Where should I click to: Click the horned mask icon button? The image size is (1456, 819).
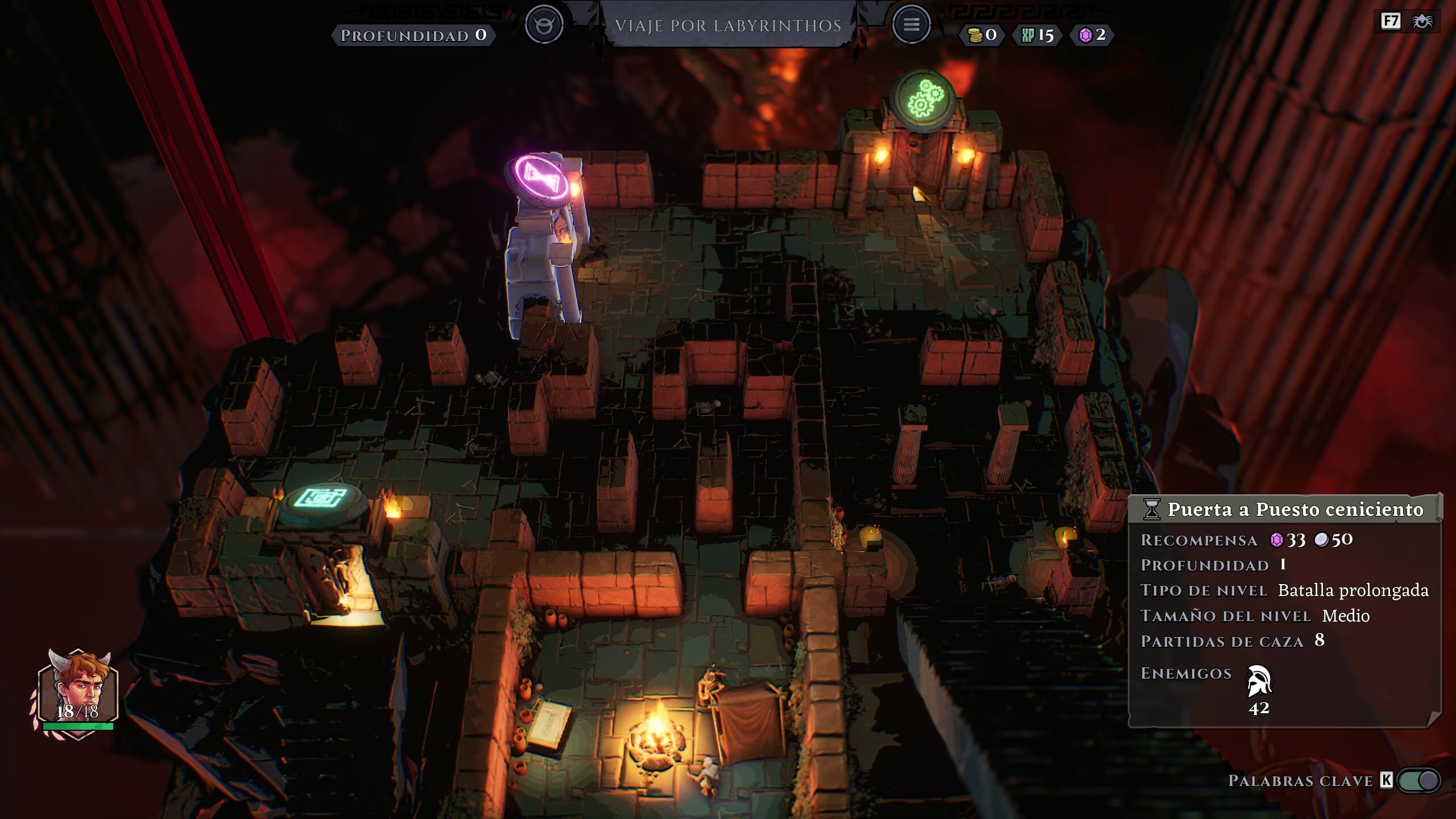544,24
